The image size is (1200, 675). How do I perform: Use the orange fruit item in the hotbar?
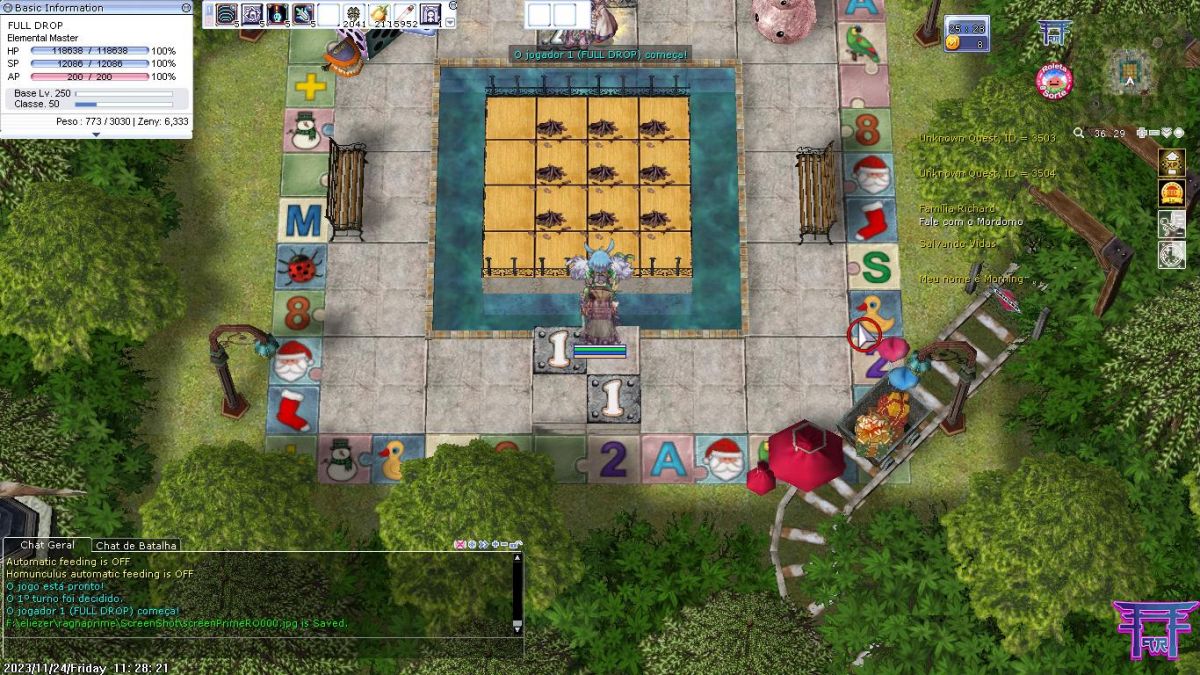coord(380,14)
